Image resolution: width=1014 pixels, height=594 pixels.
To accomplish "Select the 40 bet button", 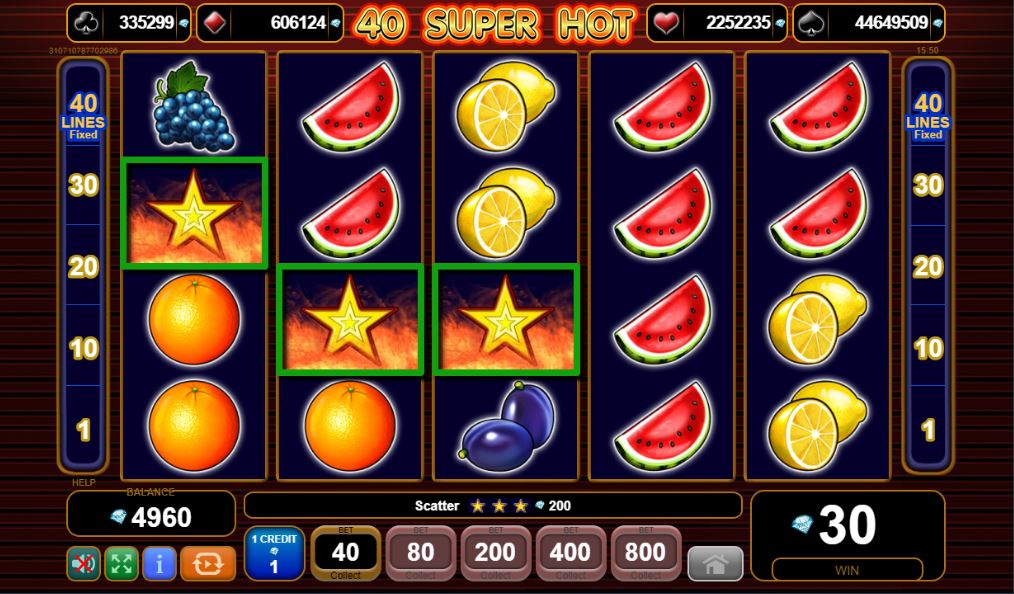I will pos(345,553).
